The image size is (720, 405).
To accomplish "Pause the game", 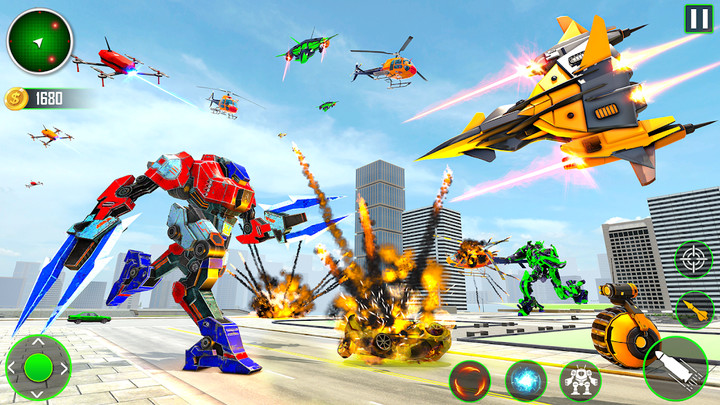I will tap(698, 18).
